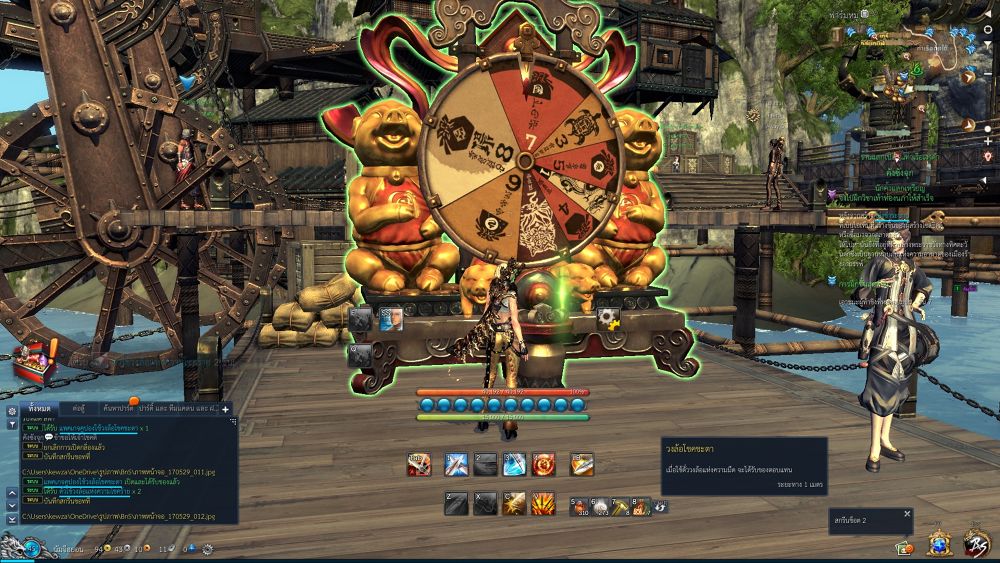Close the สกรีนช็อต 2 notification
Viewport: 1000px width, 563px height.
[x=907, y=514]
